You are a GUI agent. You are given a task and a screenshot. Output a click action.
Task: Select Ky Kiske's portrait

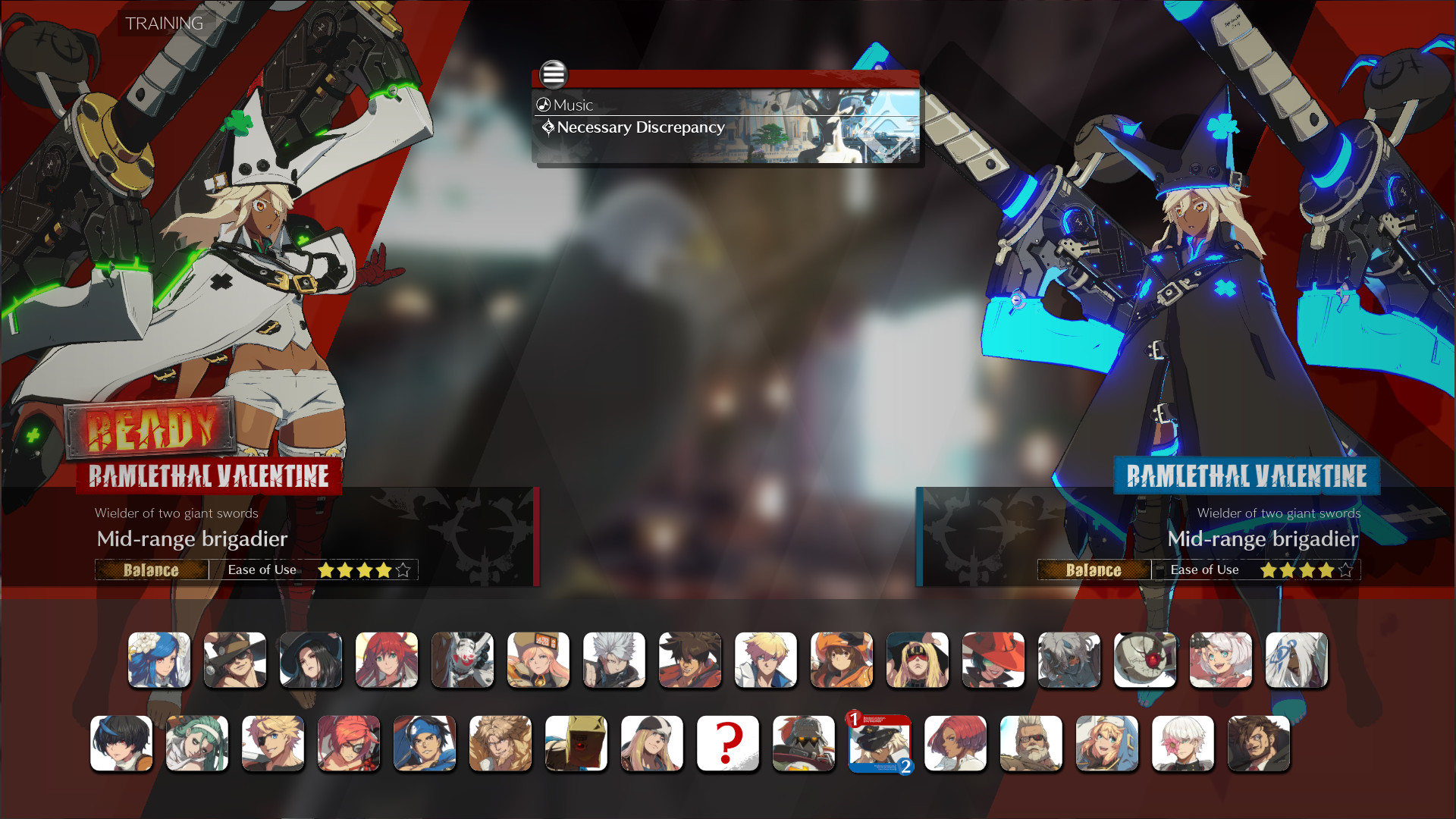coord(766,660)
